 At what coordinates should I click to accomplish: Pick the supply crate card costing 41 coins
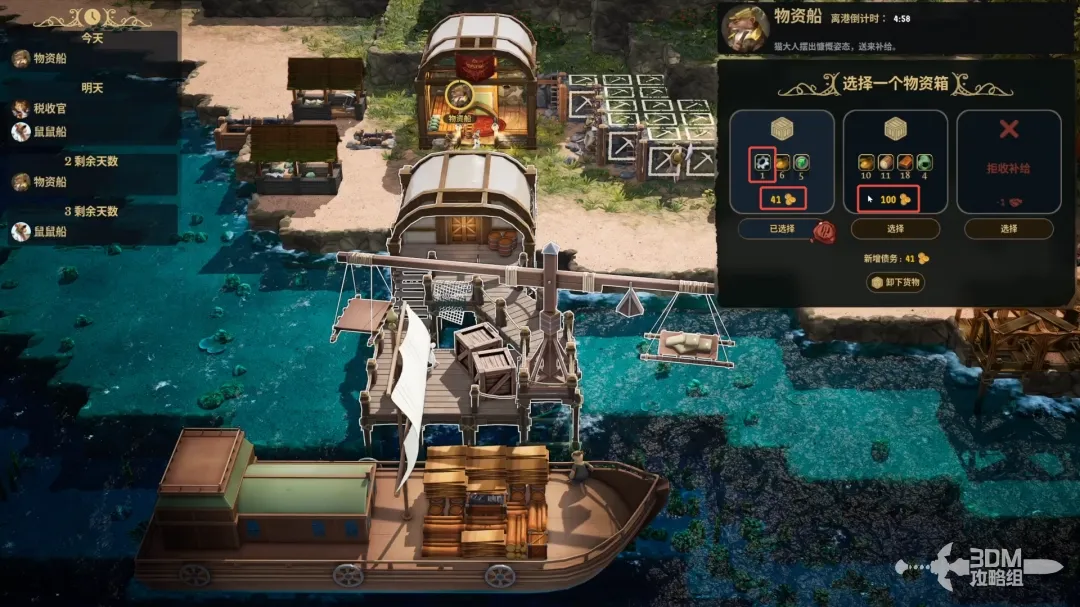pyautogui.click(x=782, y=161)
